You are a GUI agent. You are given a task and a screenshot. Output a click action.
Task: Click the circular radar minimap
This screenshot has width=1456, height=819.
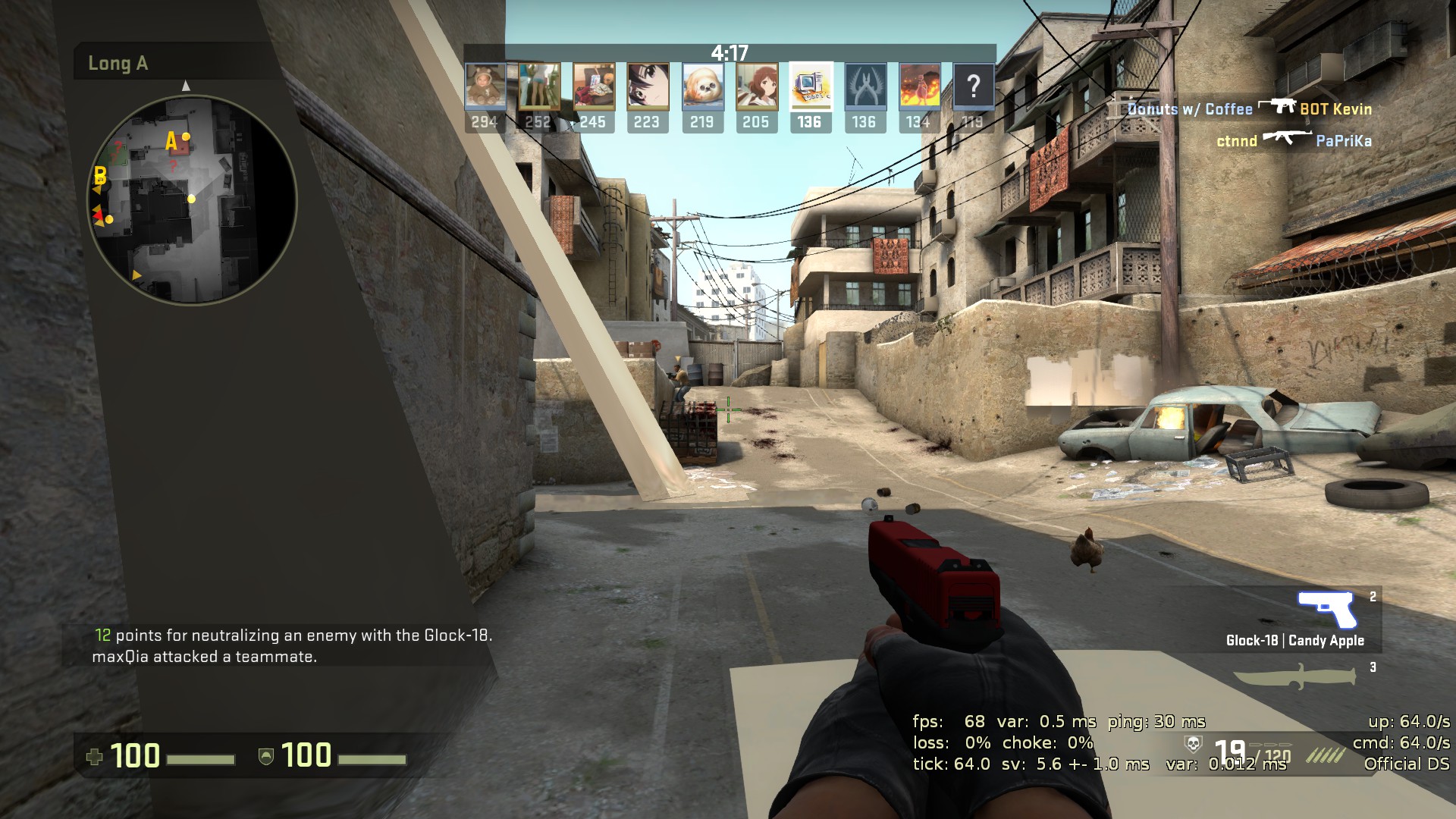point(192,200)
